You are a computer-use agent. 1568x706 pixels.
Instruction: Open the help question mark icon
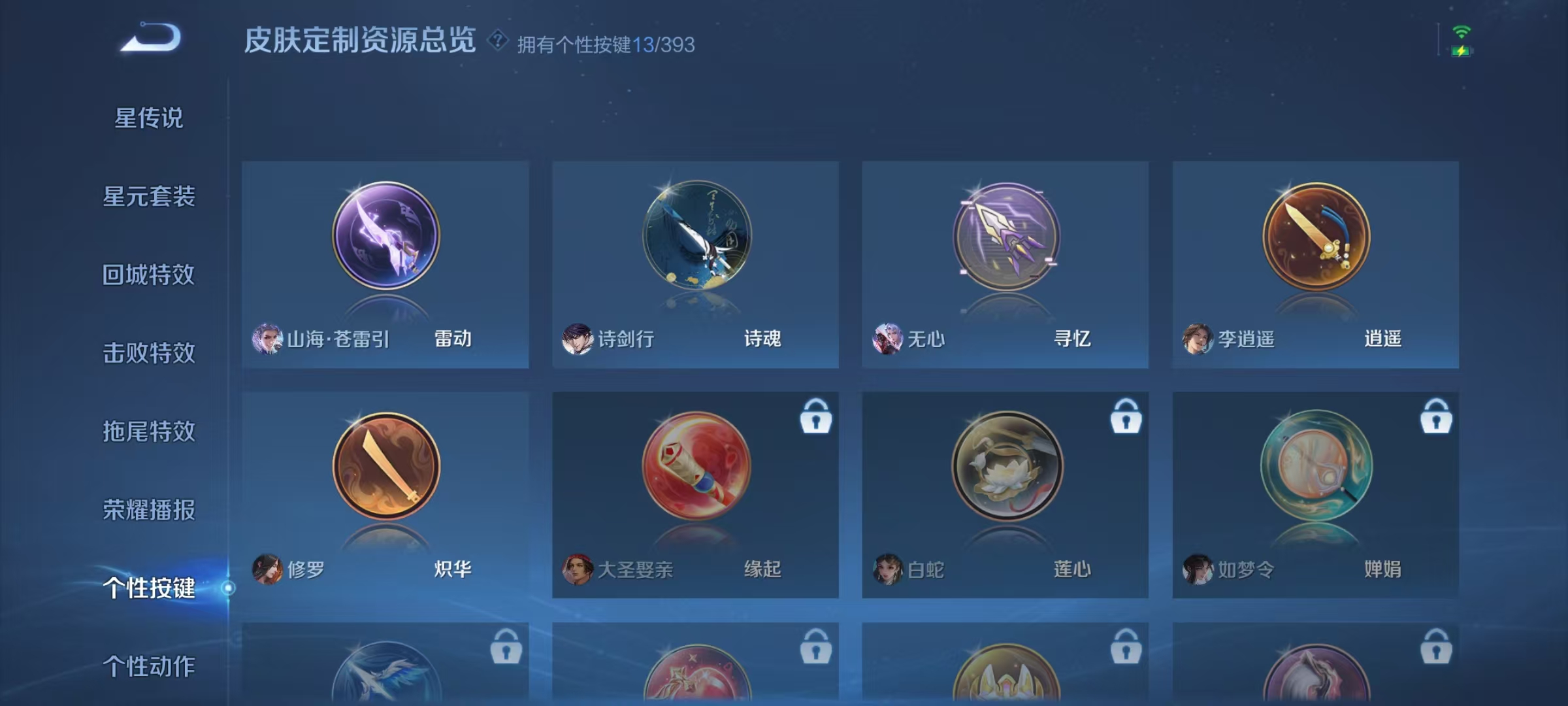(499, 41)
